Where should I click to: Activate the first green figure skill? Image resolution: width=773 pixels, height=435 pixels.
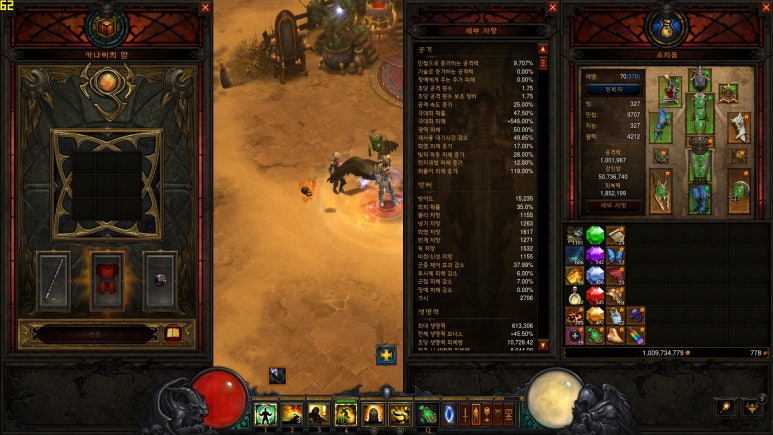pos(266,412)
